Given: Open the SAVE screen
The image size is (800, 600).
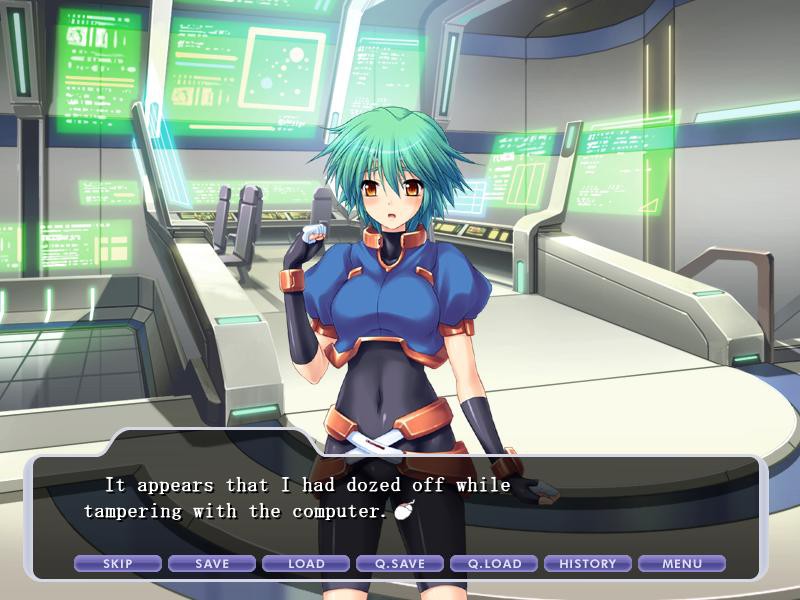Looking at the screenshot, I should coord(212,564).
